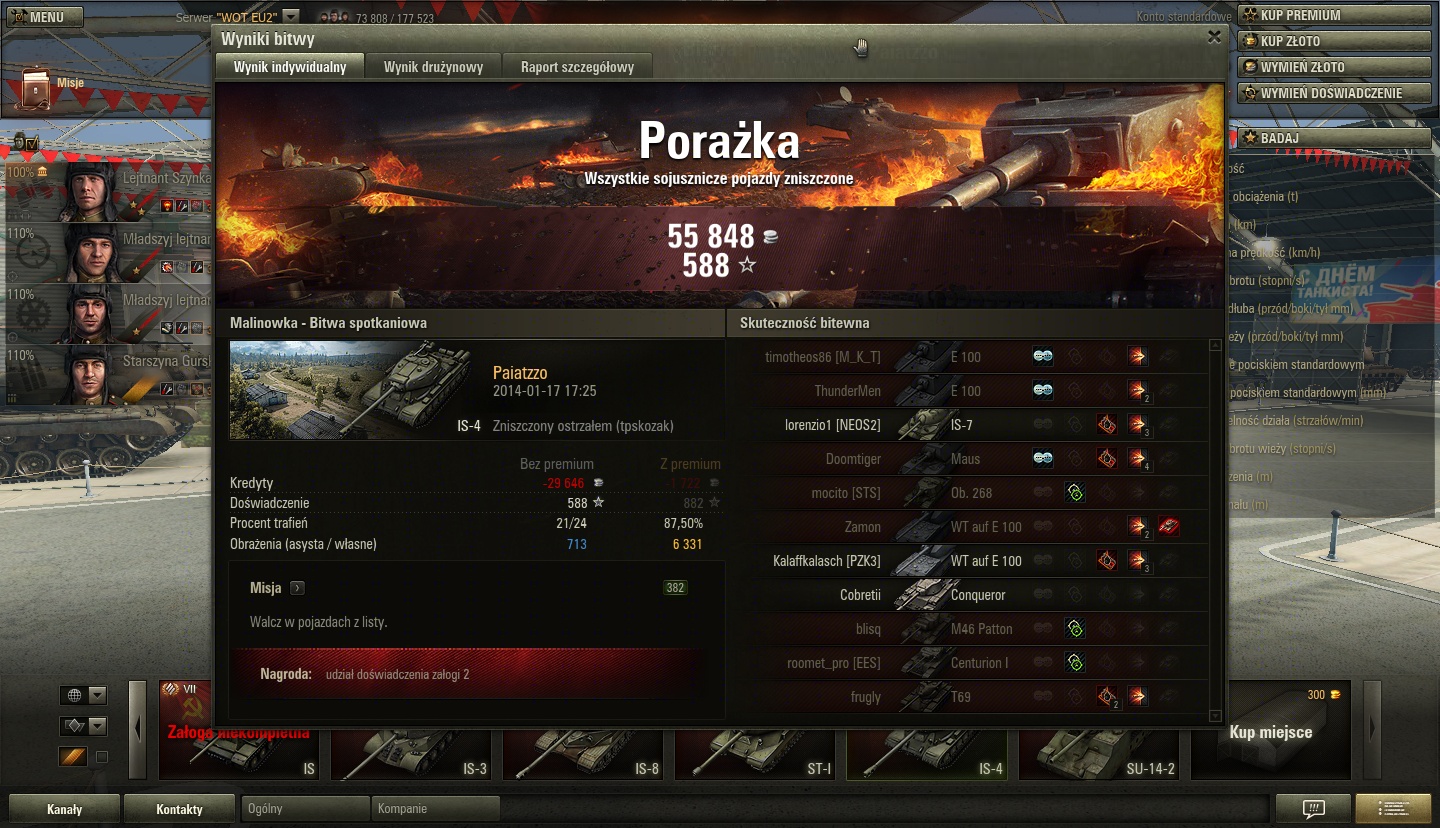Screen dimensions: 1440x828
Task: Open the Kanały channels button
Action: (x=64, y=809)
